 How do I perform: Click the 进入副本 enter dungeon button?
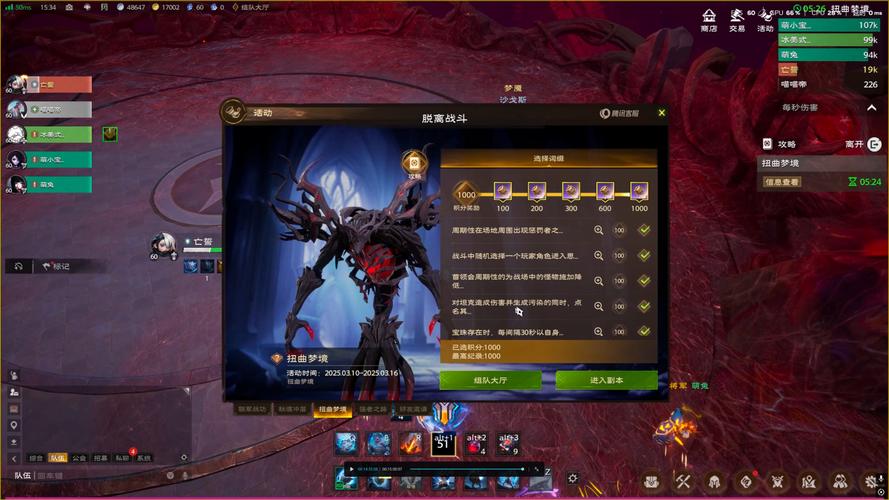pos(606,380)
